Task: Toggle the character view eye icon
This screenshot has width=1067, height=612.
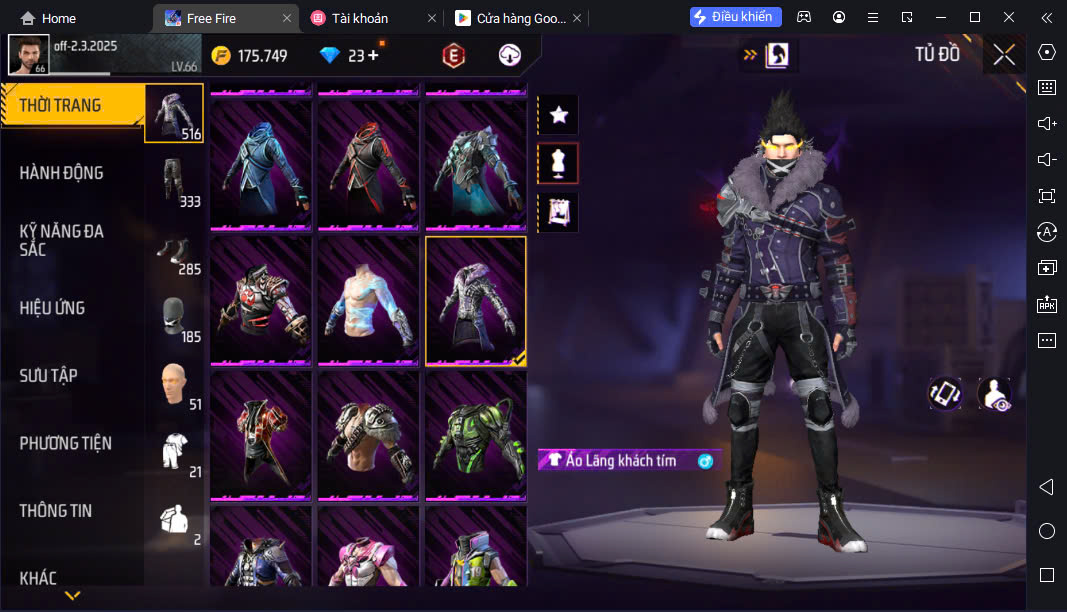Action: click(x=994, y=394)
